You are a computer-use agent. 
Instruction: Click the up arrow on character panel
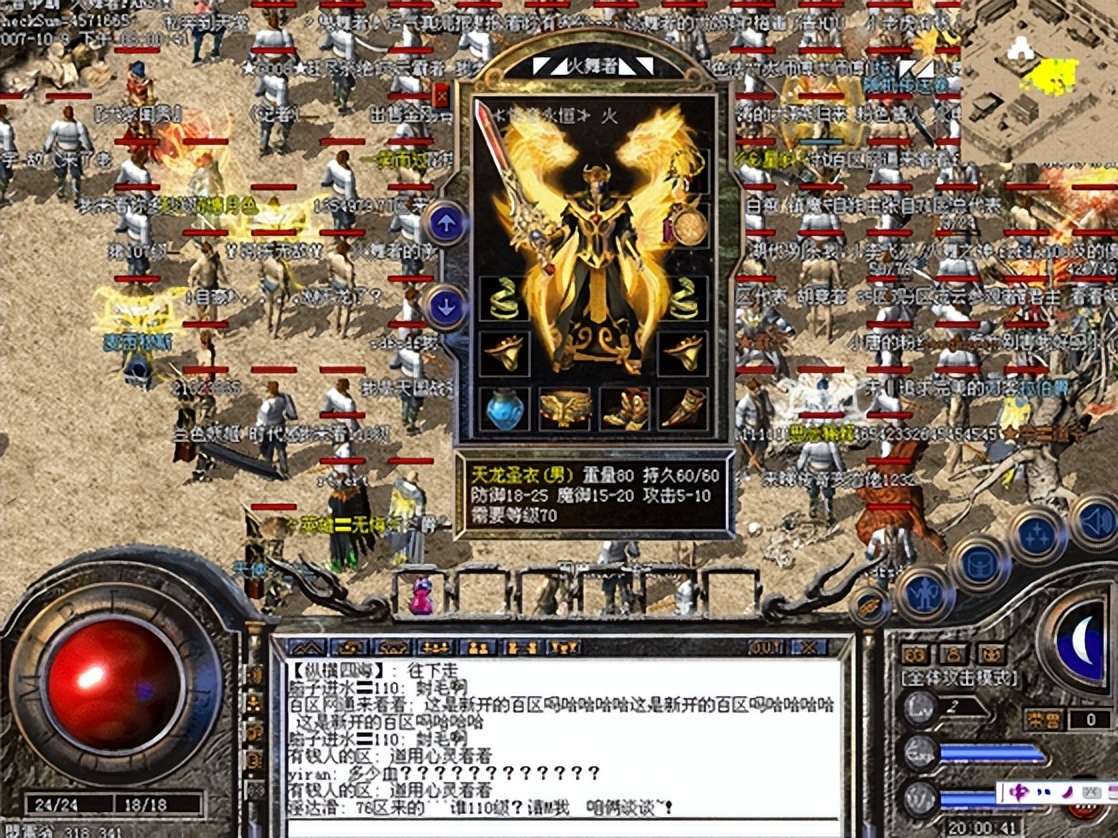coord(446,223)
